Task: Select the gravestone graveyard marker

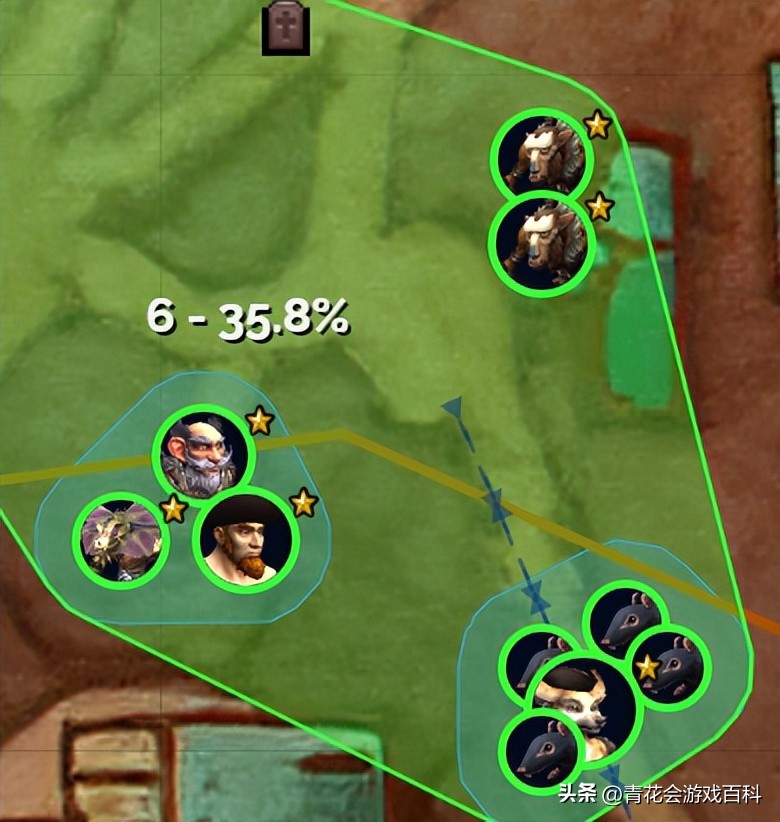Action: [285, 29]
